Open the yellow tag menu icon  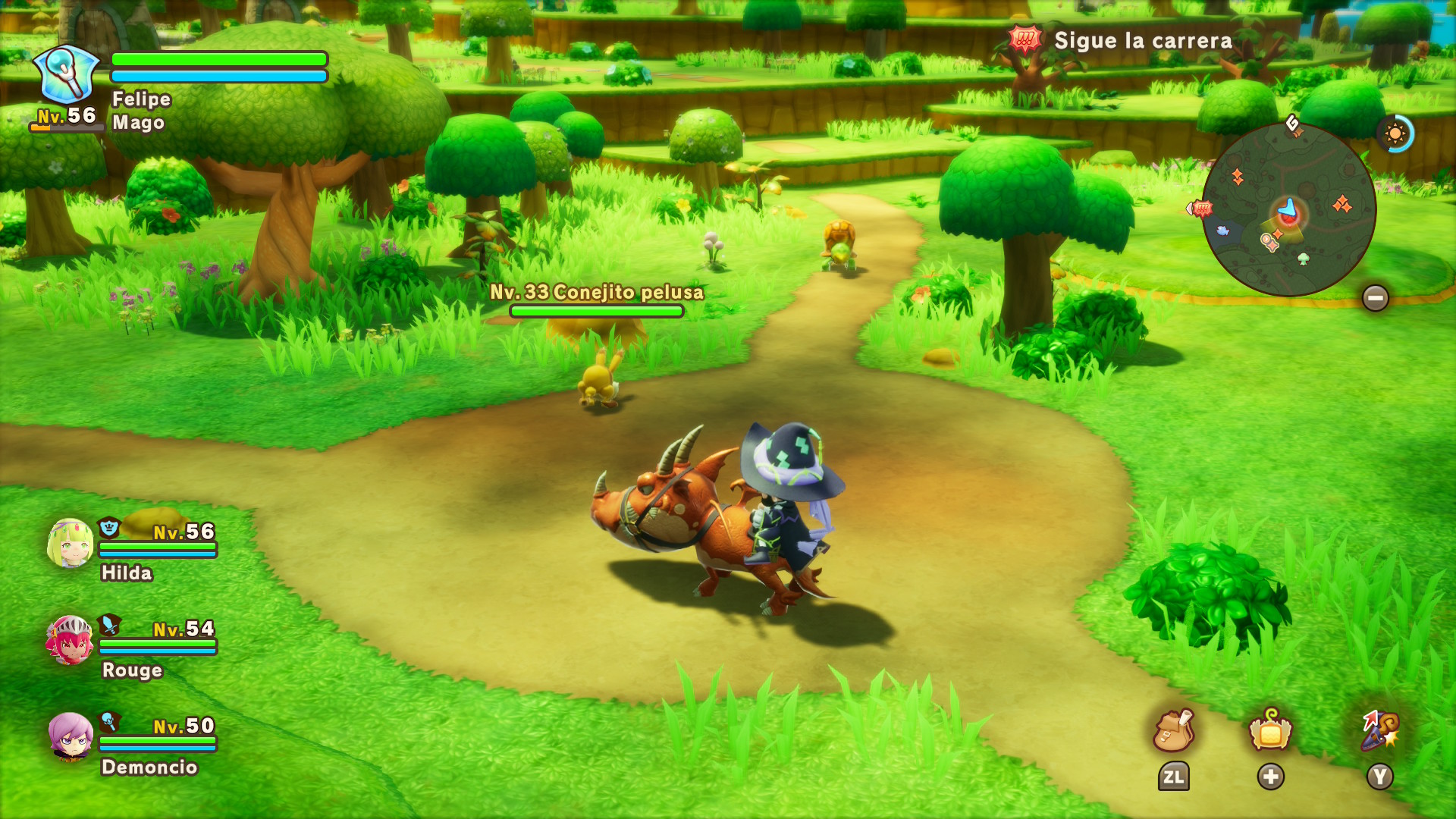point(1270,731)
